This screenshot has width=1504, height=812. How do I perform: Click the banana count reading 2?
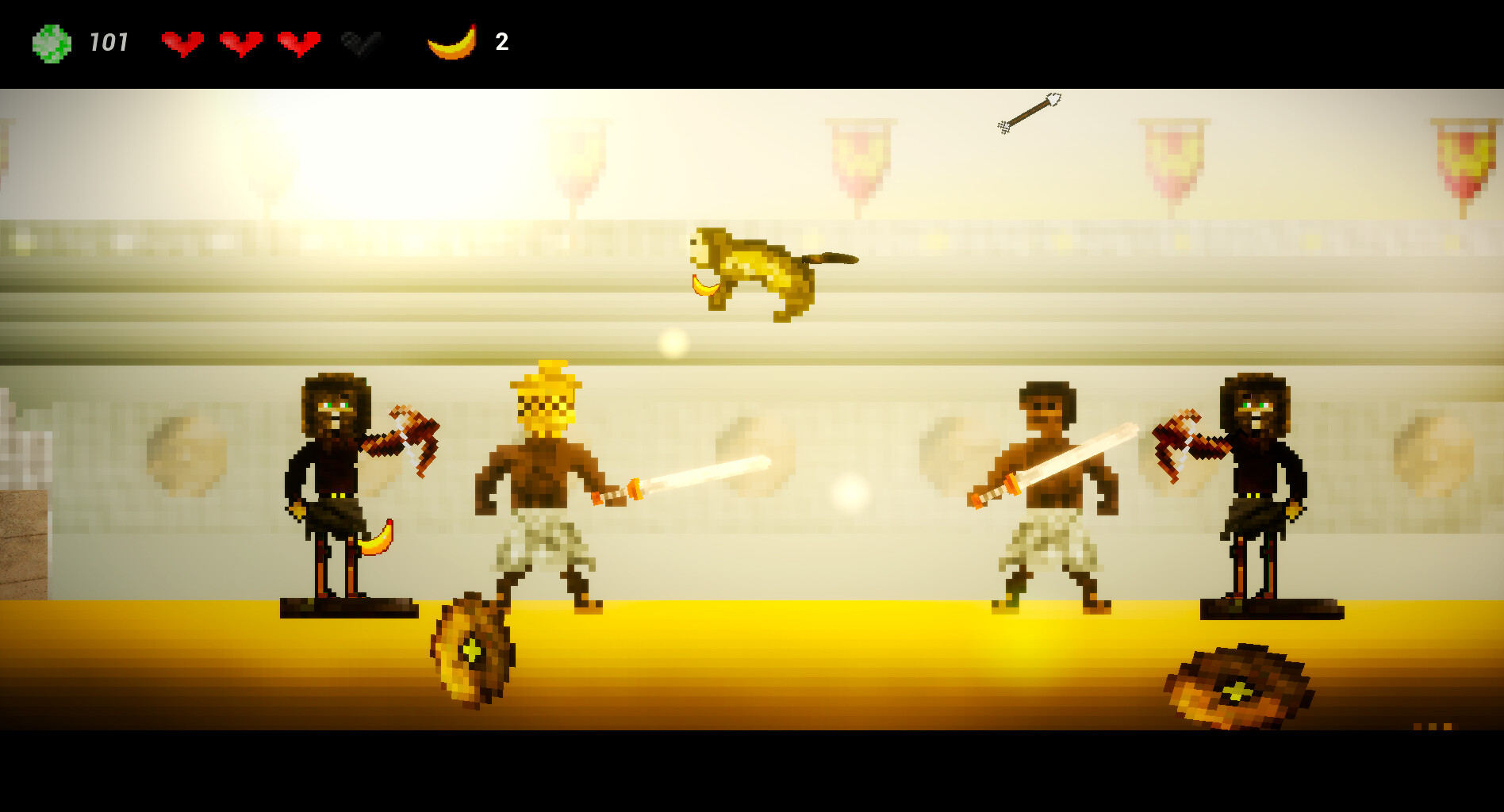[x=502, y=41]
